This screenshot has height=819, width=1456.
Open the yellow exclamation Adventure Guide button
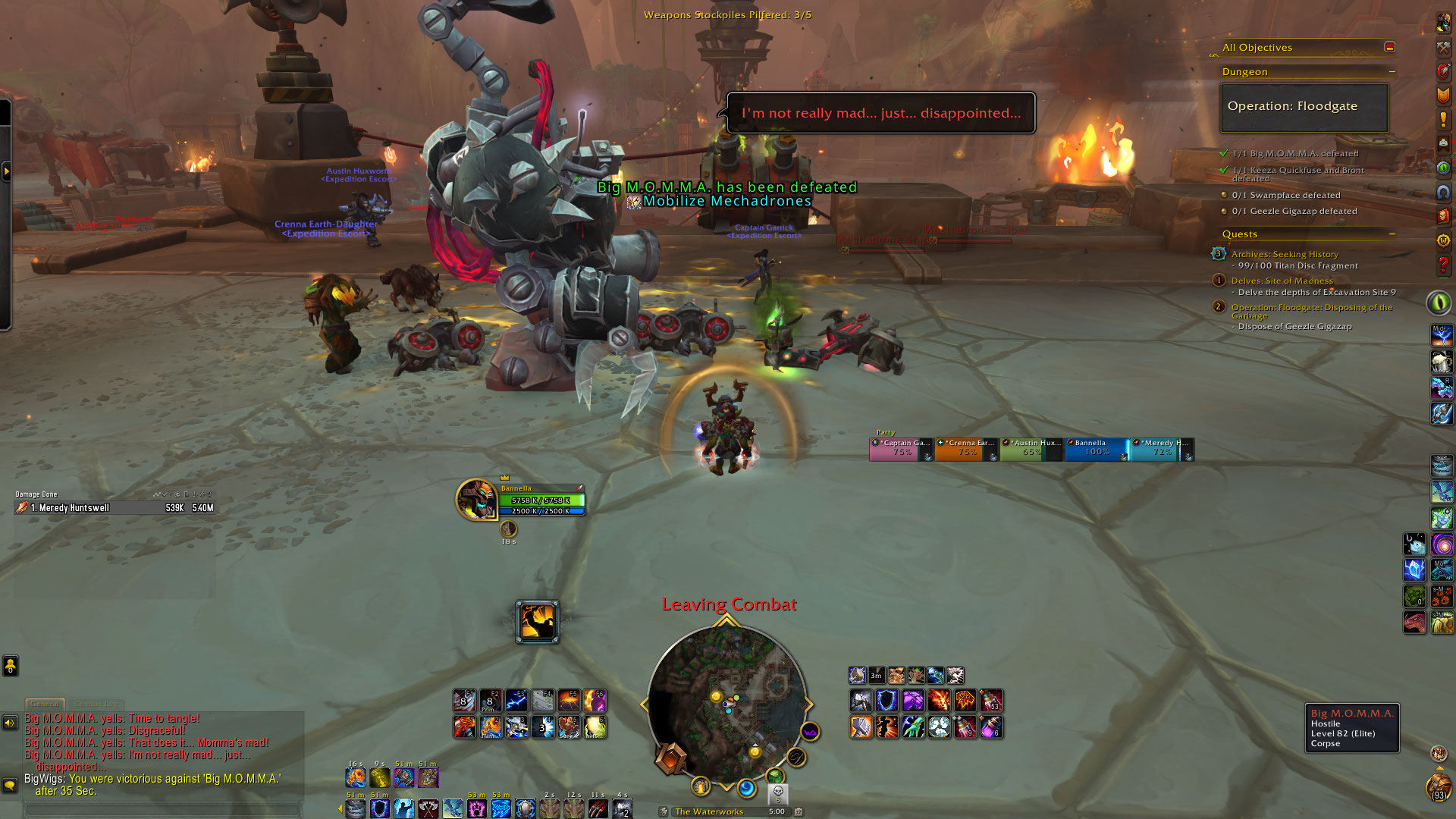click(1443, 120)
